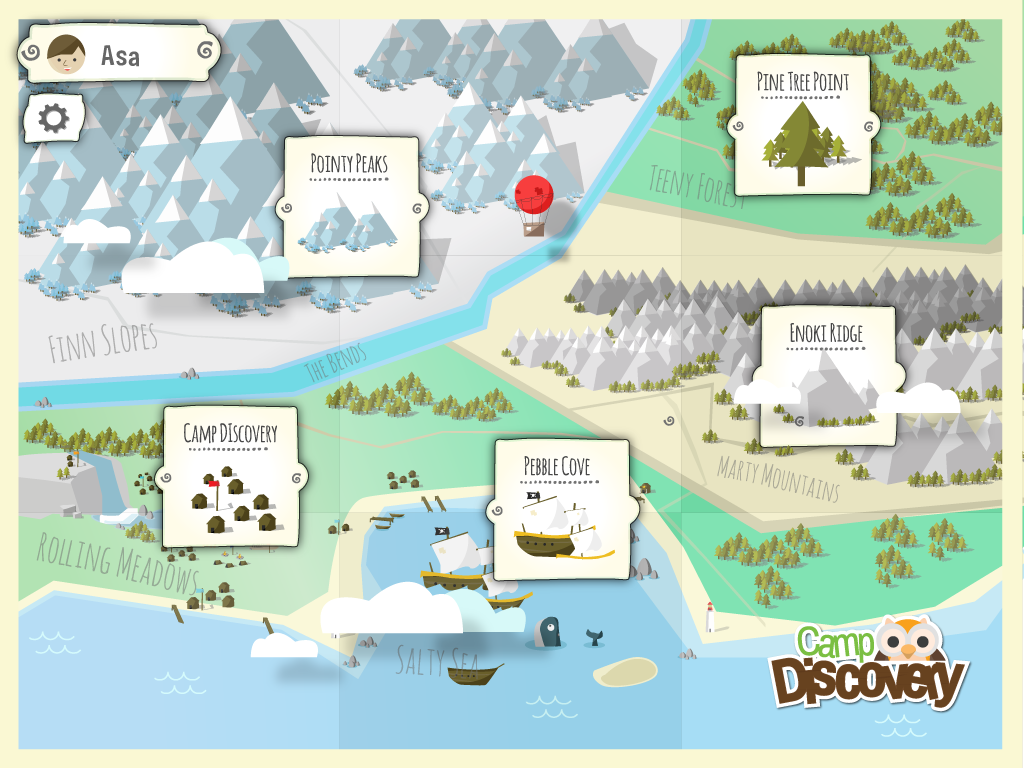Select the Pointy Peaks location card
1024x768 pixels.
[x=349, y=206]
